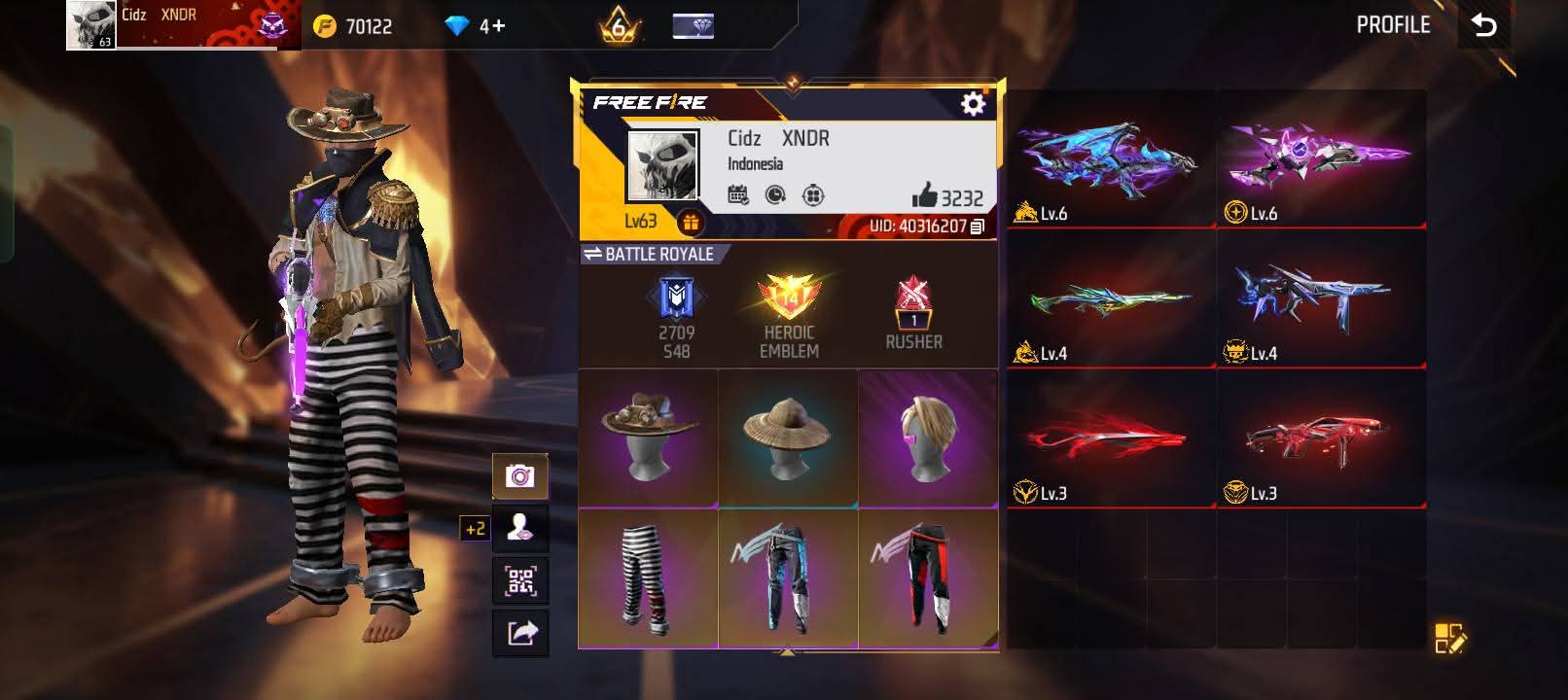Viewport: 1568px width, 700px height.
Task: Edit the showcase layout with the yellow icon
Action: tap(1449, 639)
